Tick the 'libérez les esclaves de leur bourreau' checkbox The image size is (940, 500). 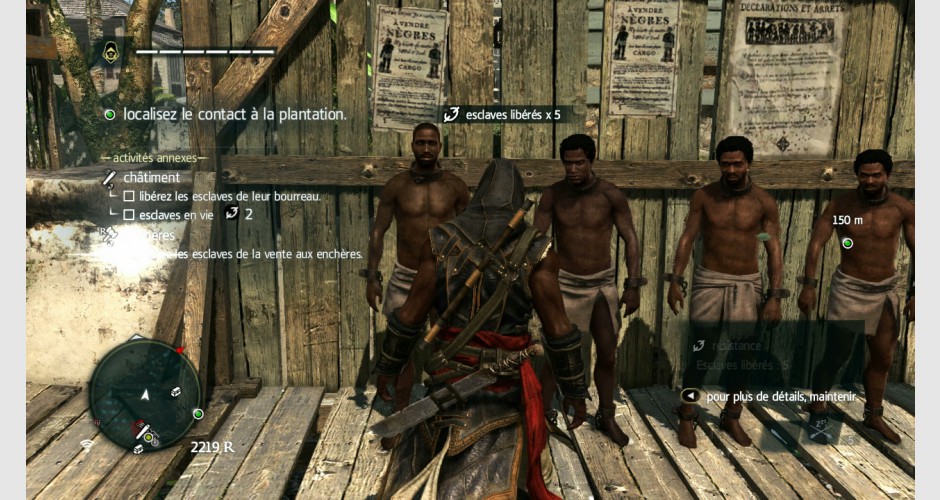click(x=129, y=196)
